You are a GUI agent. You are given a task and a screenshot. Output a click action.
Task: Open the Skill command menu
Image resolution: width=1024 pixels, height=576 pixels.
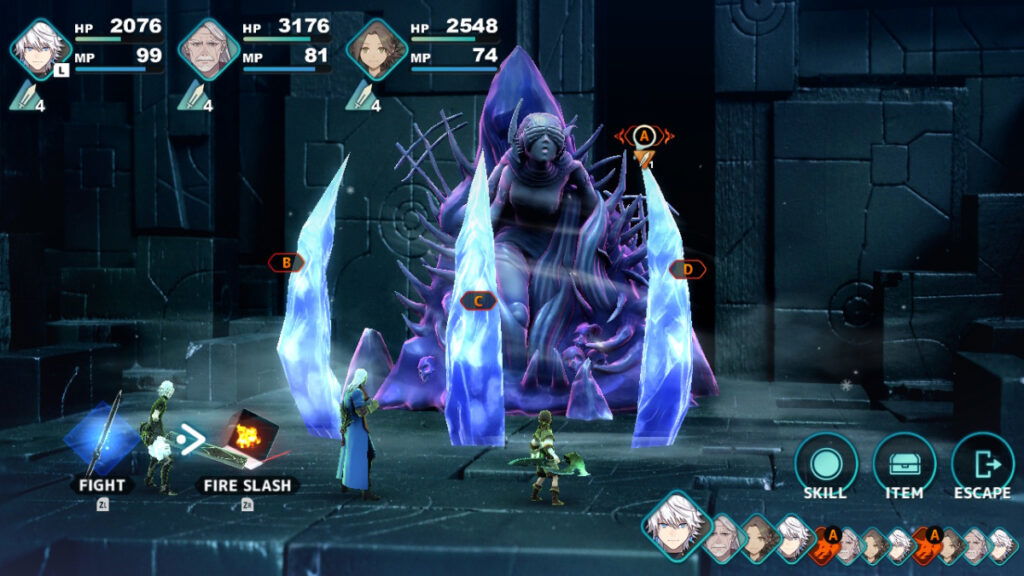826,464
